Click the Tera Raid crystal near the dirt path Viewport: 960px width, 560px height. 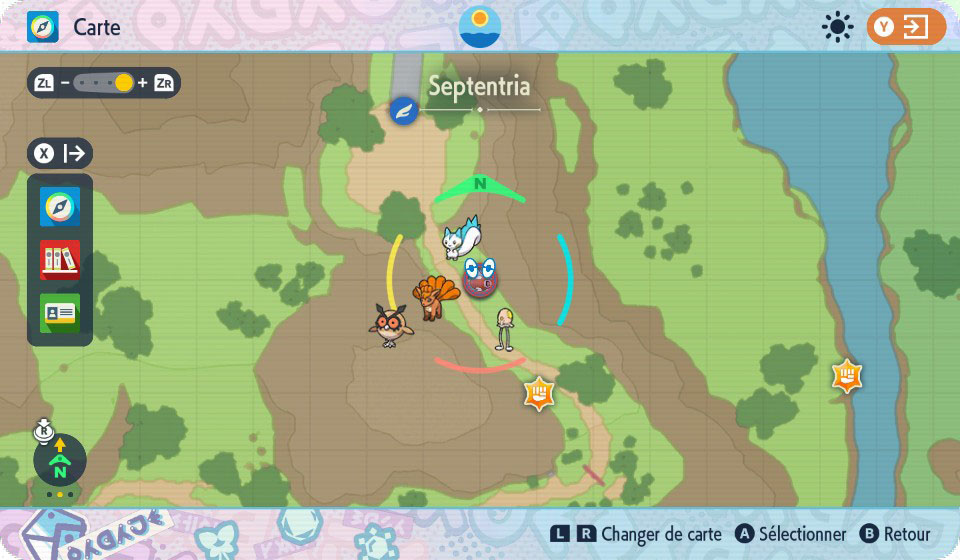pos(539,393)
